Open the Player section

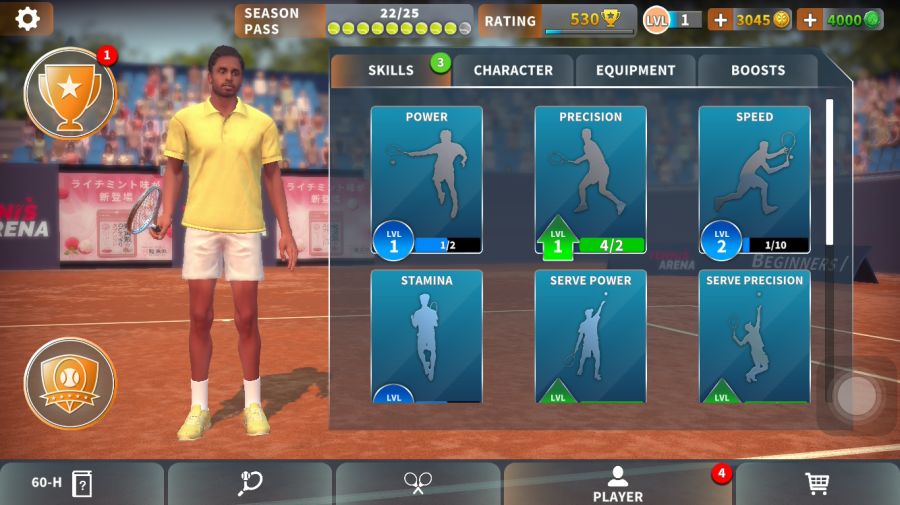(x=618, y=484)
